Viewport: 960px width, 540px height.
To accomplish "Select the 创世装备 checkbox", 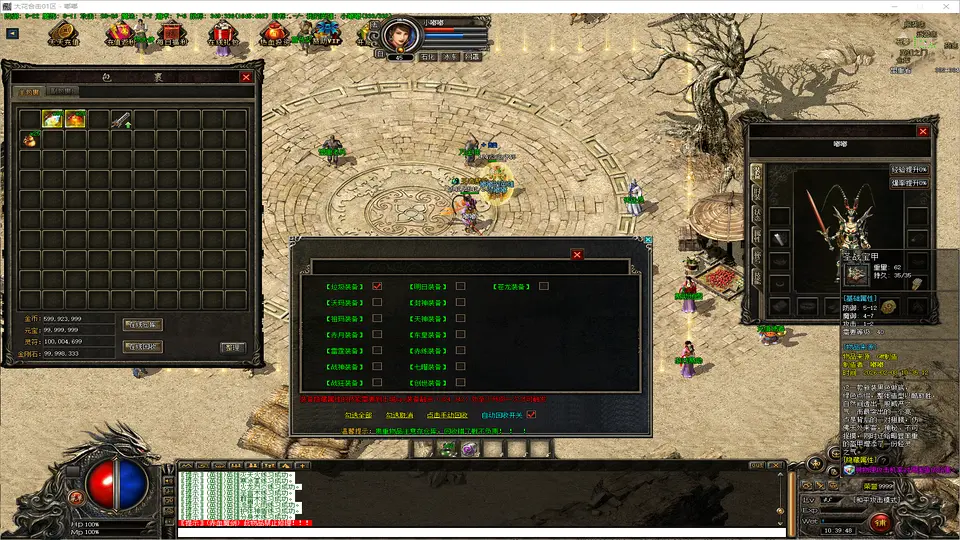I will [461, 382].
